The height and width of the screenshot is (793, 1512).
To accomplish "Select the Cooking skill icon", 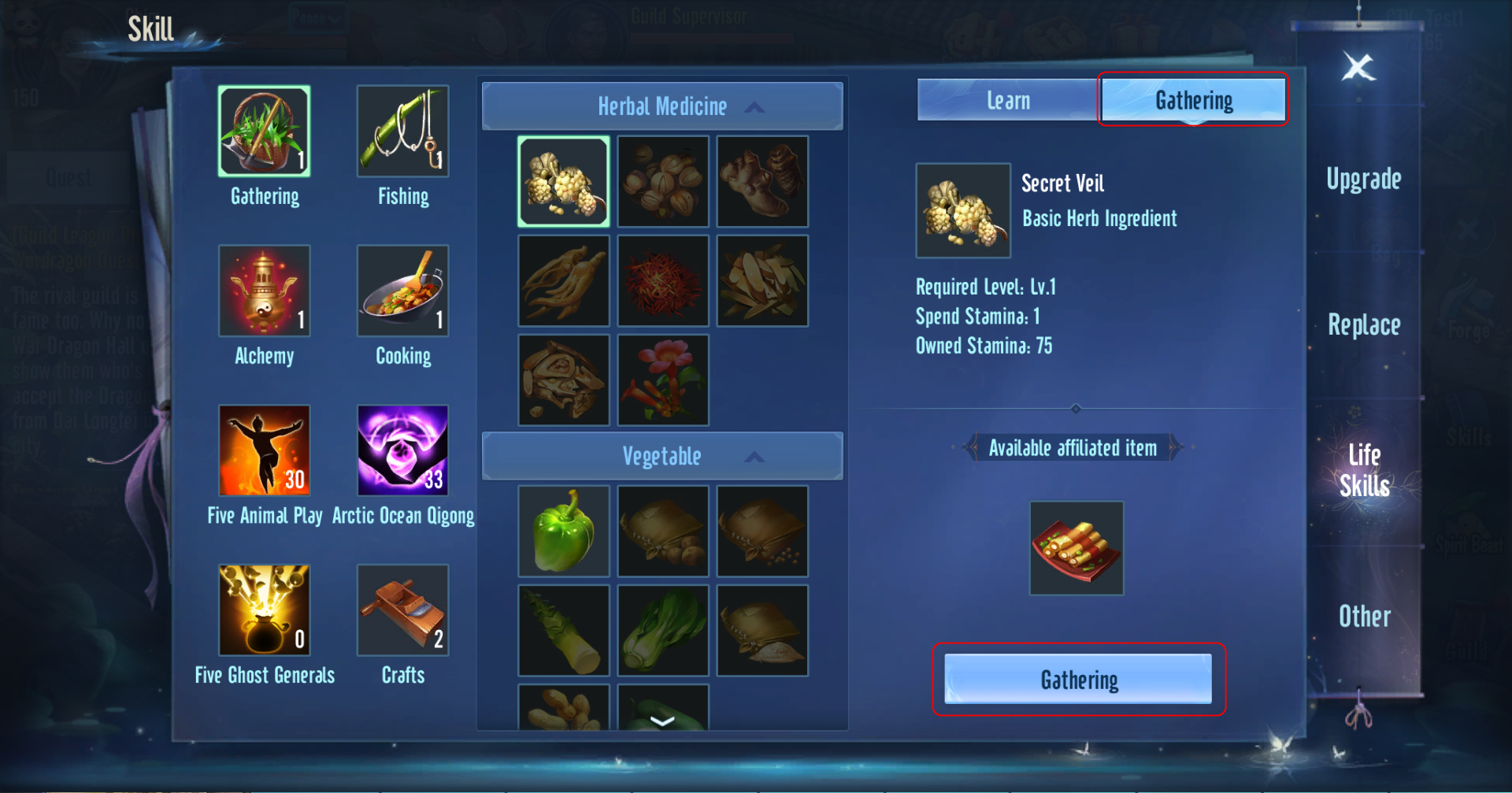I will pyautogui.click(x=402, y=291).
